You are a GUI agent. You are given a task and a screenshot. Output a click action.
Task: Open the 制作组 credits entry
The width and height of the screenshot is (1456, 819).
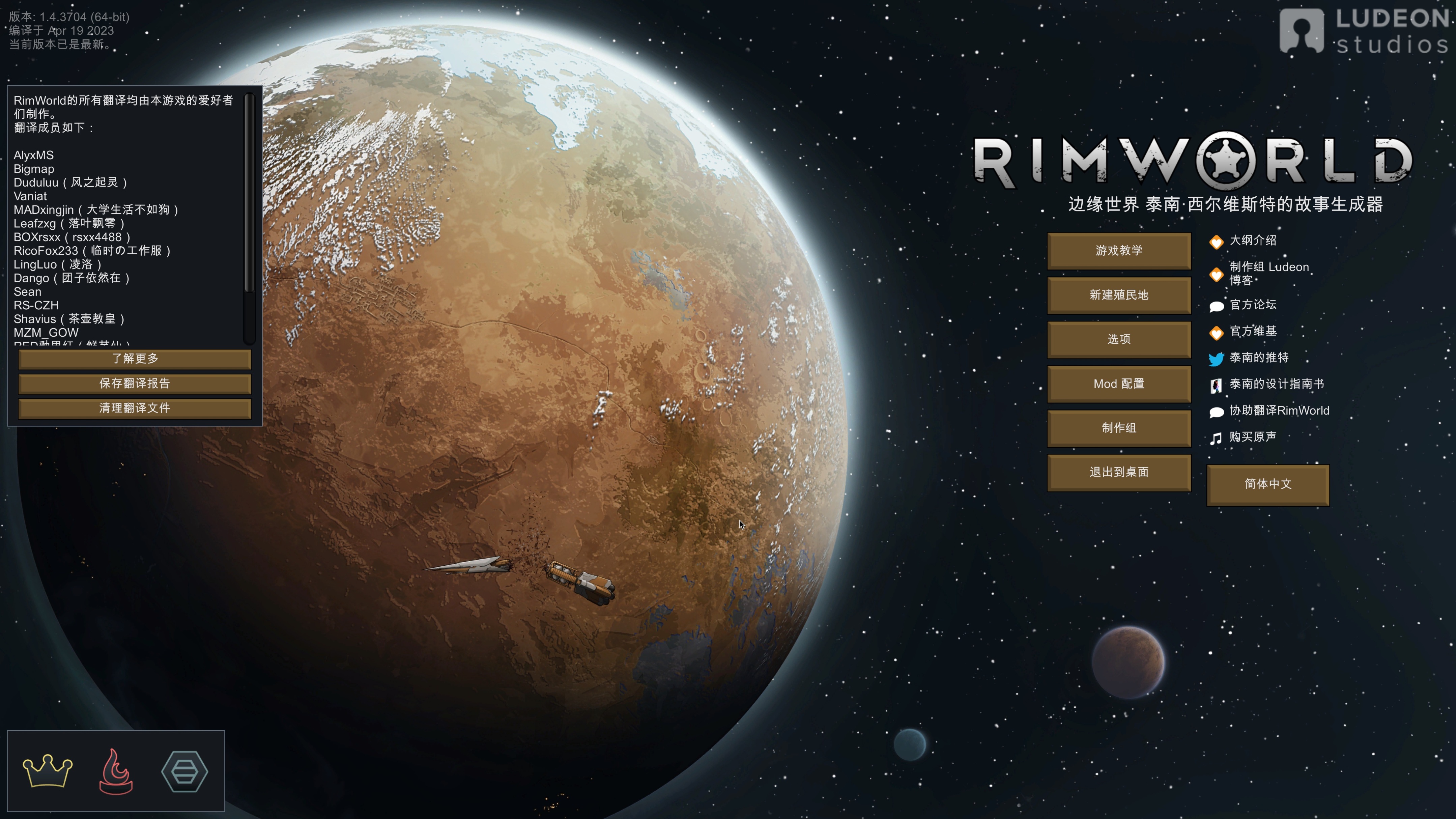[1119, 428]
